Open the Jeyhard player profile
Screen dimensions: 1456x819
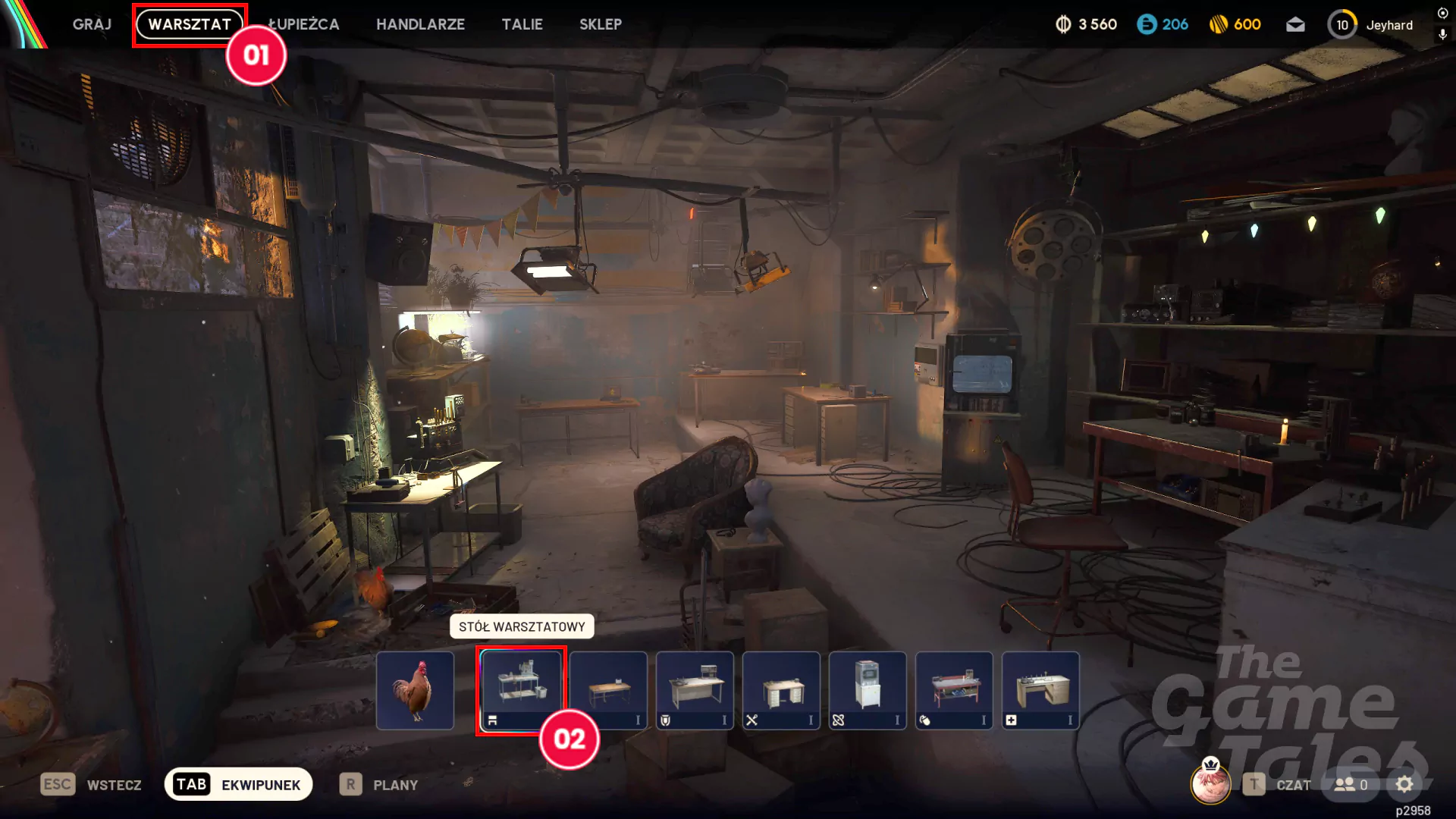click(1389, 25)
